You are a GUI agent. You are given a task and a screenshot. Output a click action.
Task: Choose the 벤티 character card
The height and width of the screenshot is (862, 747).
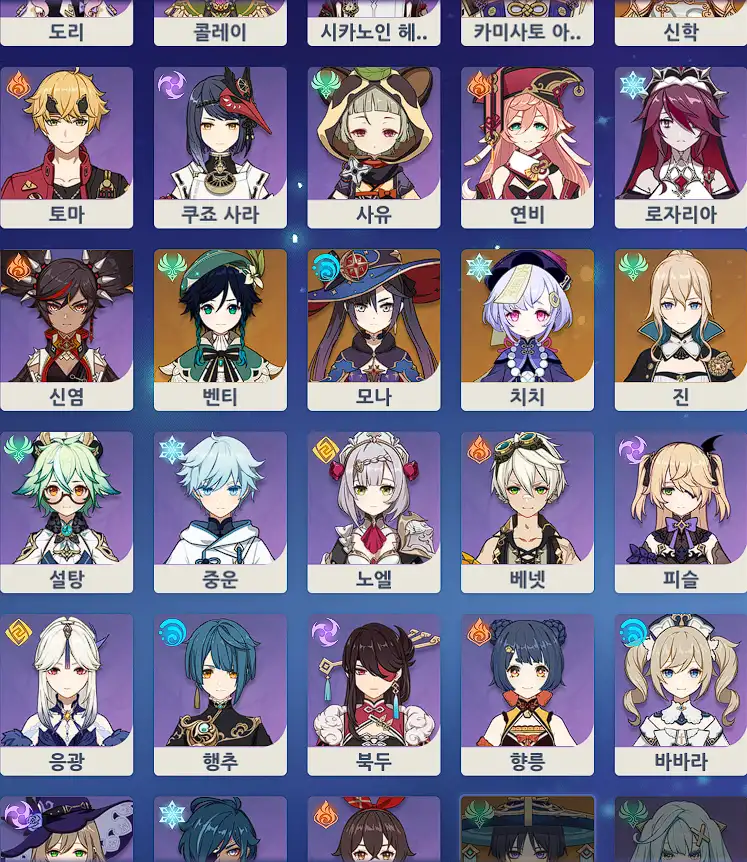click(x=220, y=330)
